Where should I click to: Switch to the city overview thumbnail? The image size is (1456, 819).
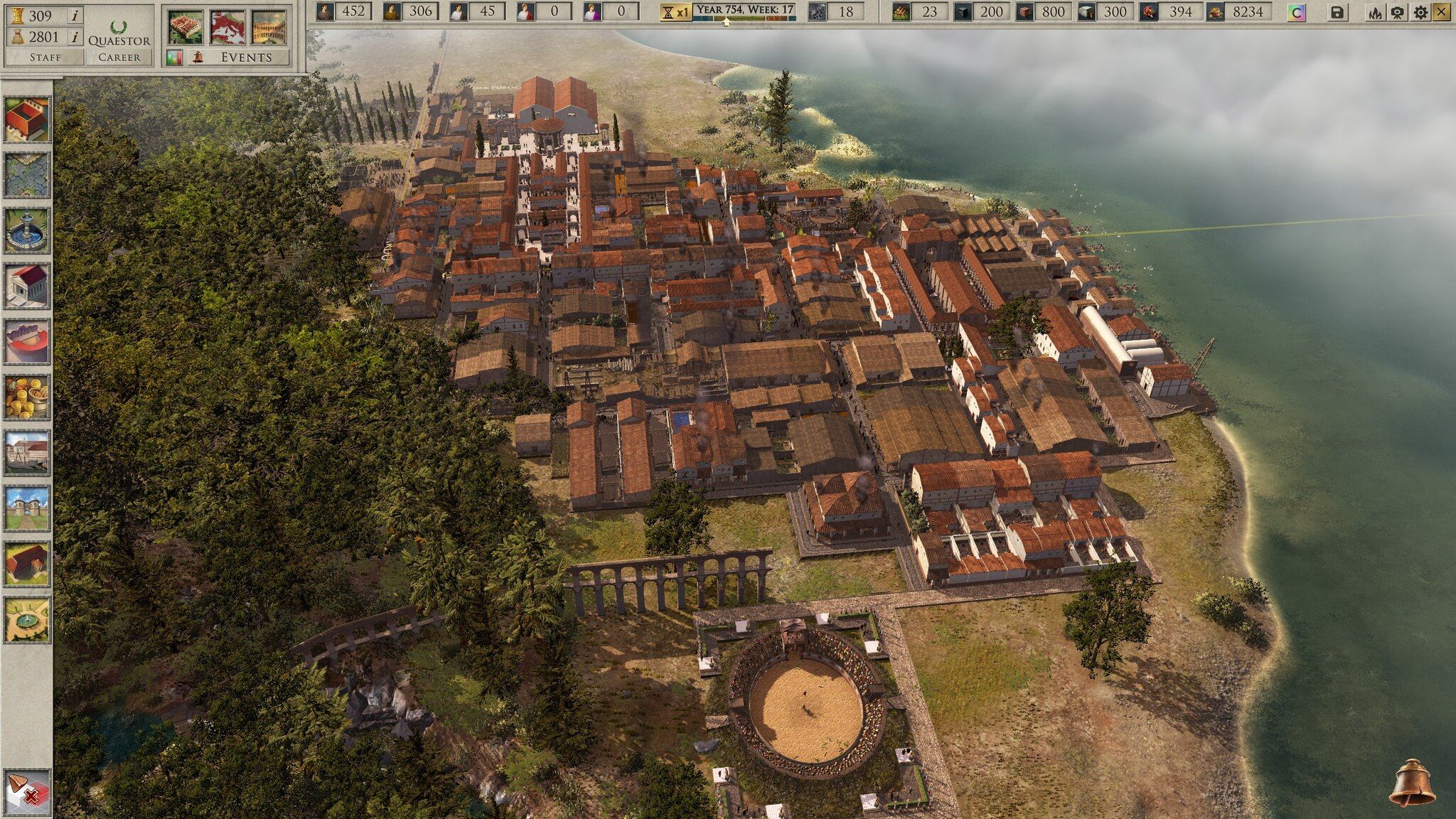click(186, 27)
